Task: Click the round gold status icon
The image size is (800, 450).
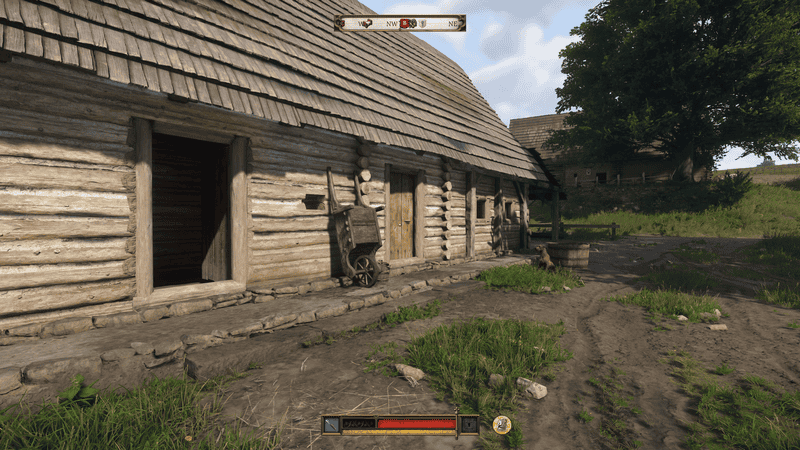Action: coord(502,424)
